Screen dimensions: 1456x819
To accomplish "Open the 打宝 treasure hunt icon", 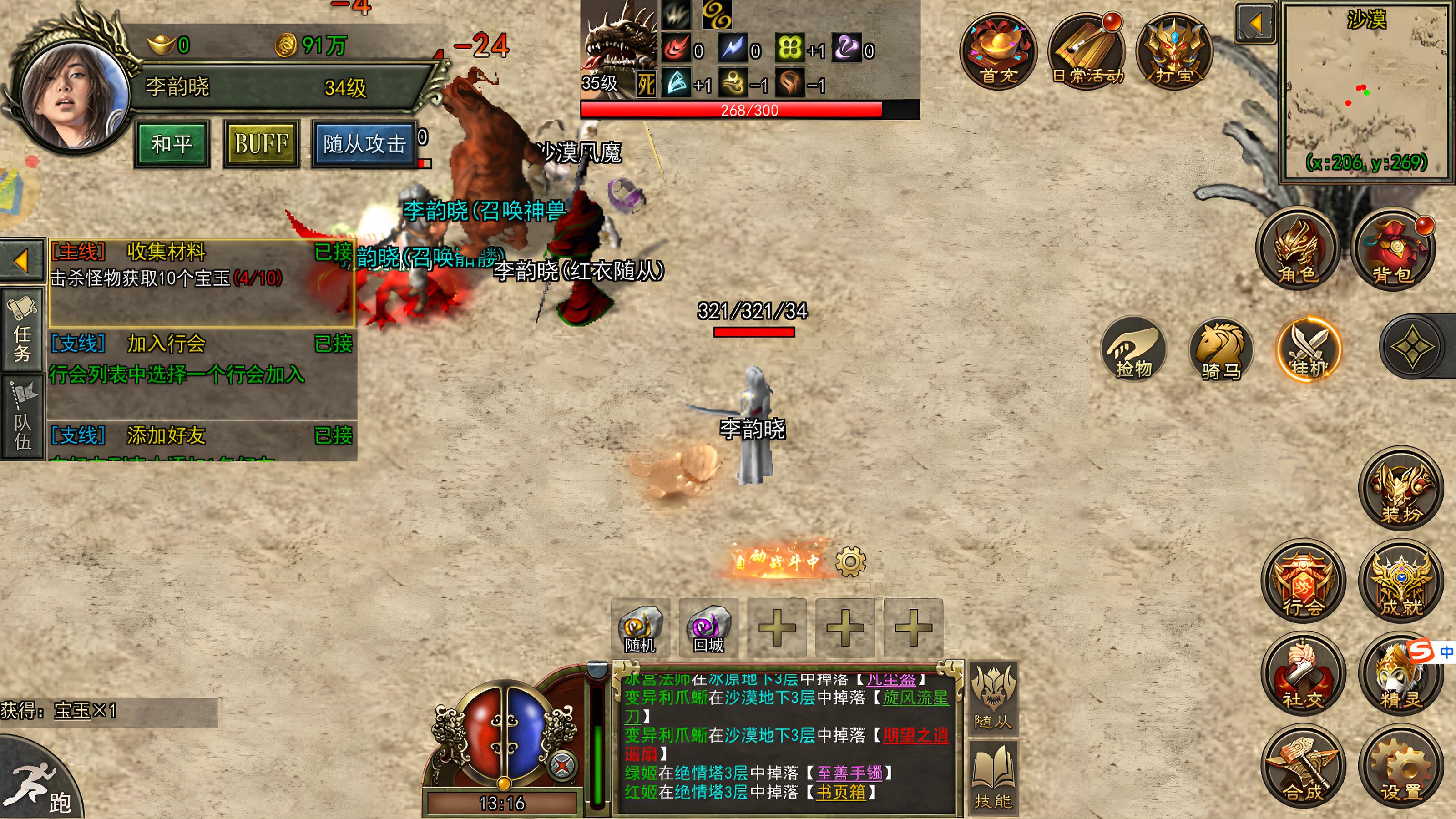I will pos(1174,52).
